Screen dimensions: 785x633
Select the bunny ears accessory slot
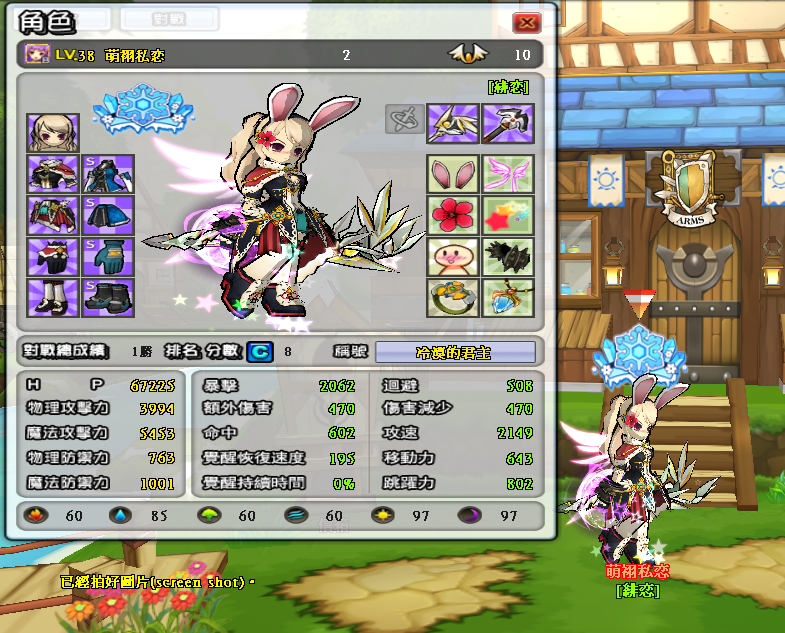(x=452, y=174)
